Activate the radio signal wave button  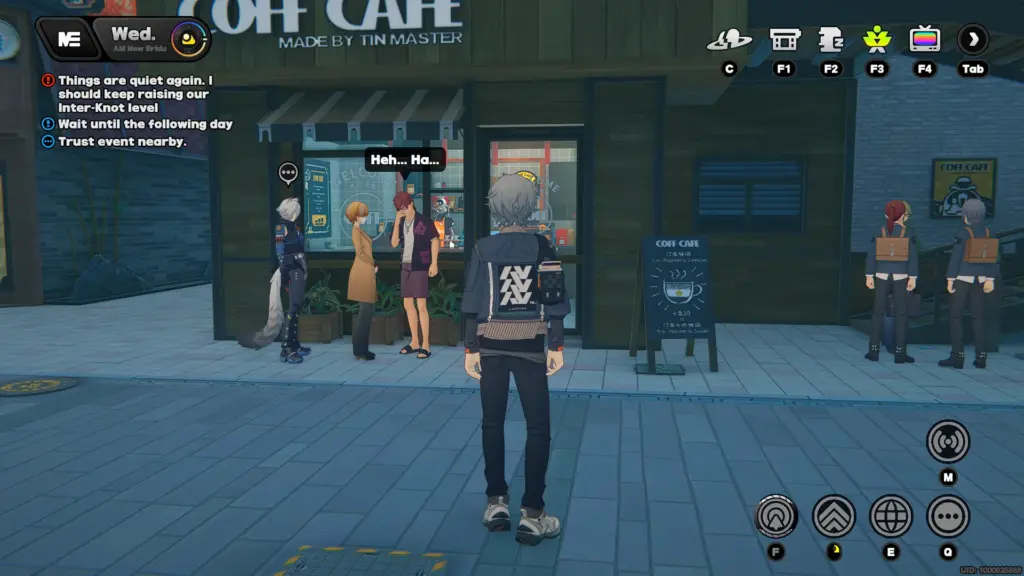click(x=947, y=441)
